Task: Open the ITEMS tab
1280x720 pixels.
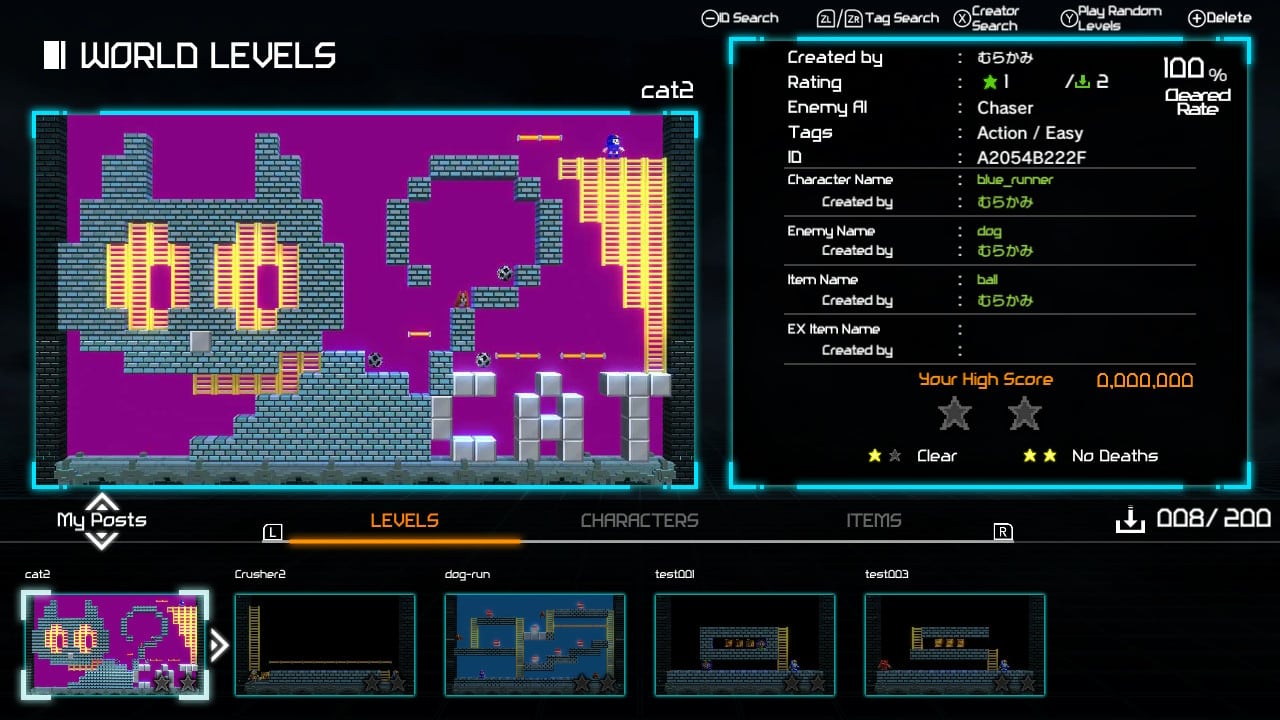Action: 874,520
